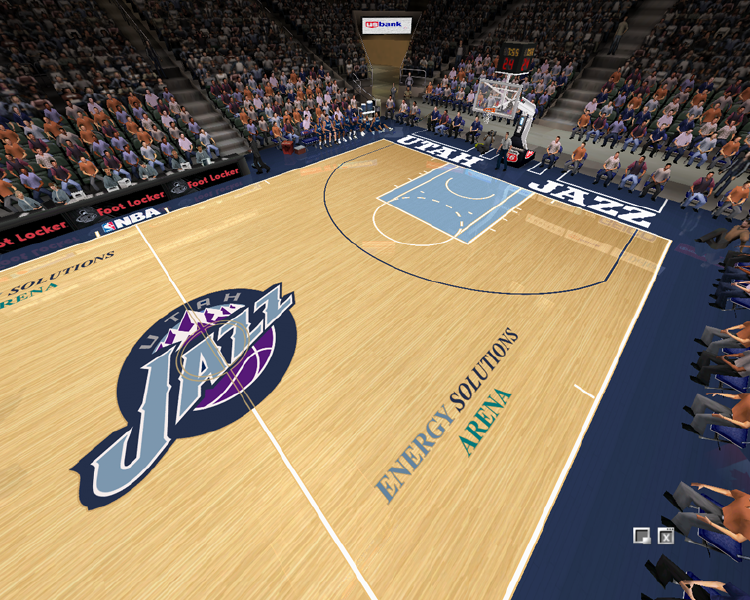Click the window resize icon
This screenshot has width=750, height=600.
(642, 536)
